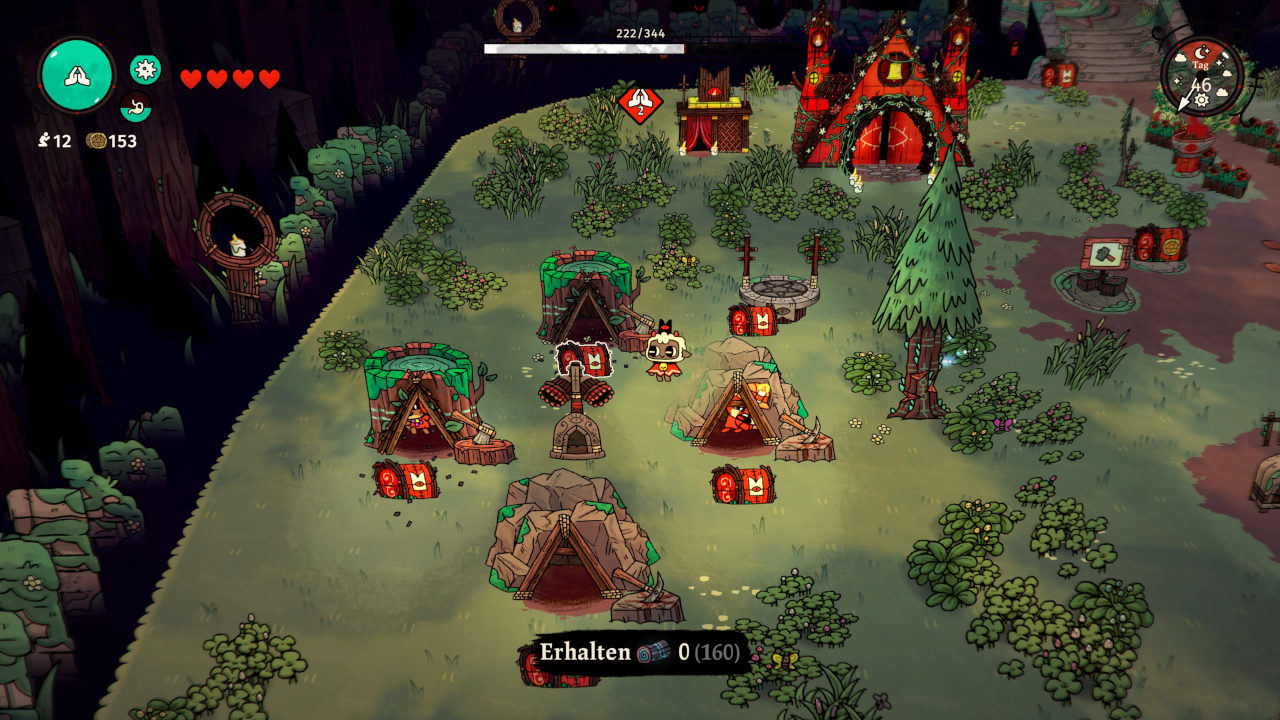Select the germ sickness meter icon

[145, 69]
